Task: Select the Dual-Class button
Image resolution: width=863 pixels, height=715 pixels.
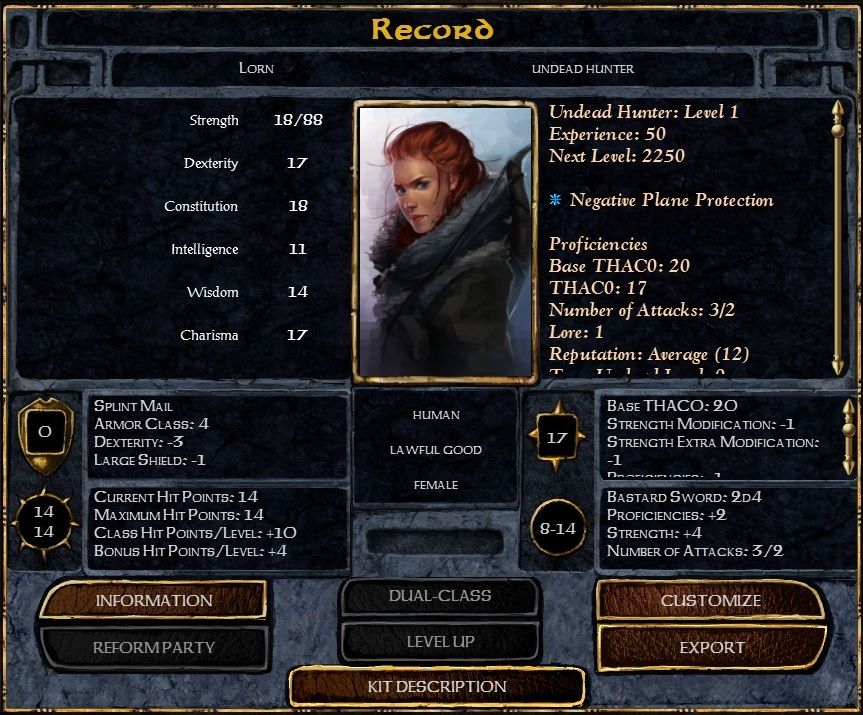Action: click(439, 596)
